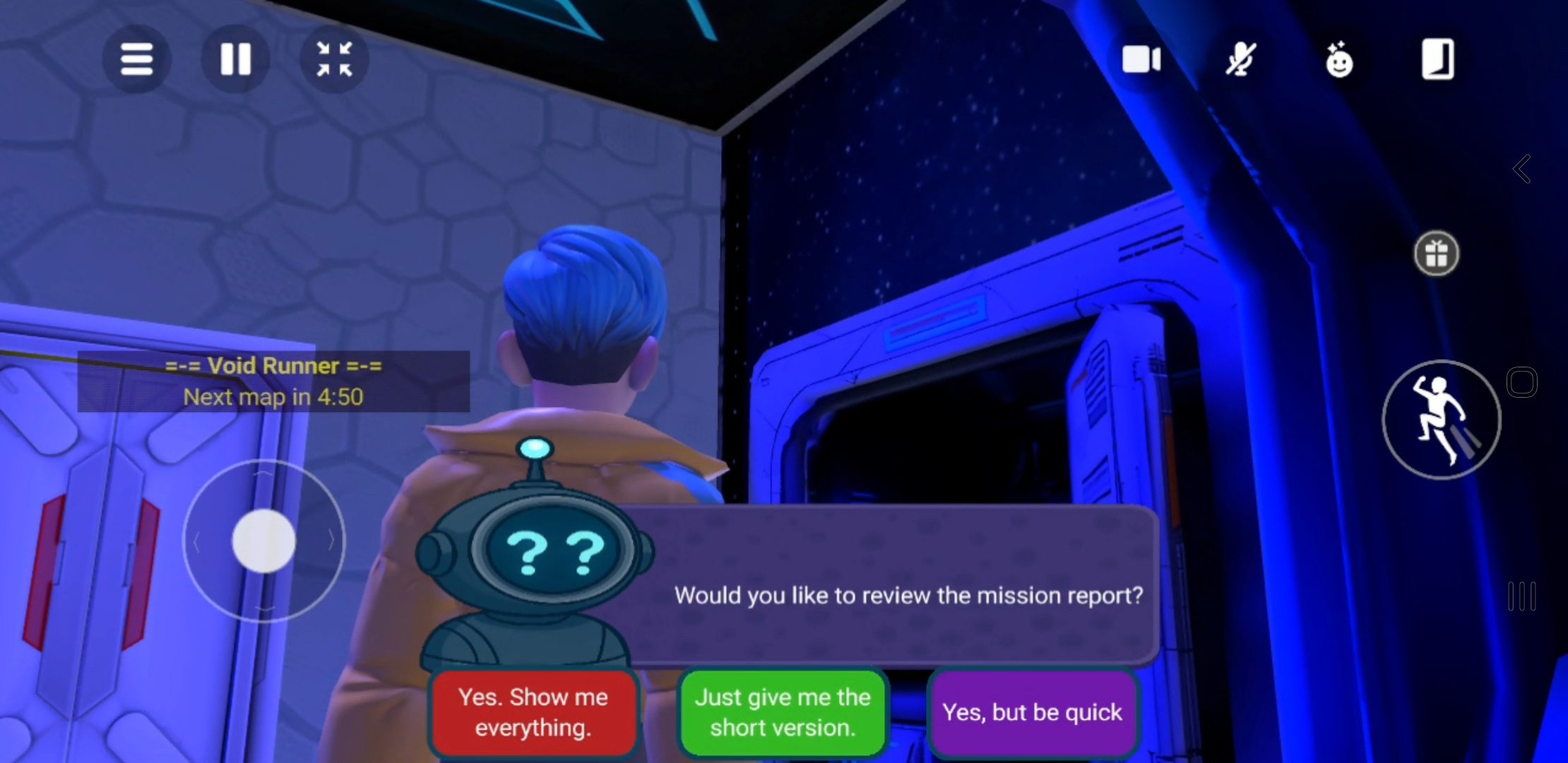Open the hamburger menu
The width and height of the screenshot is (1568, 763).
tap(136, 59)
